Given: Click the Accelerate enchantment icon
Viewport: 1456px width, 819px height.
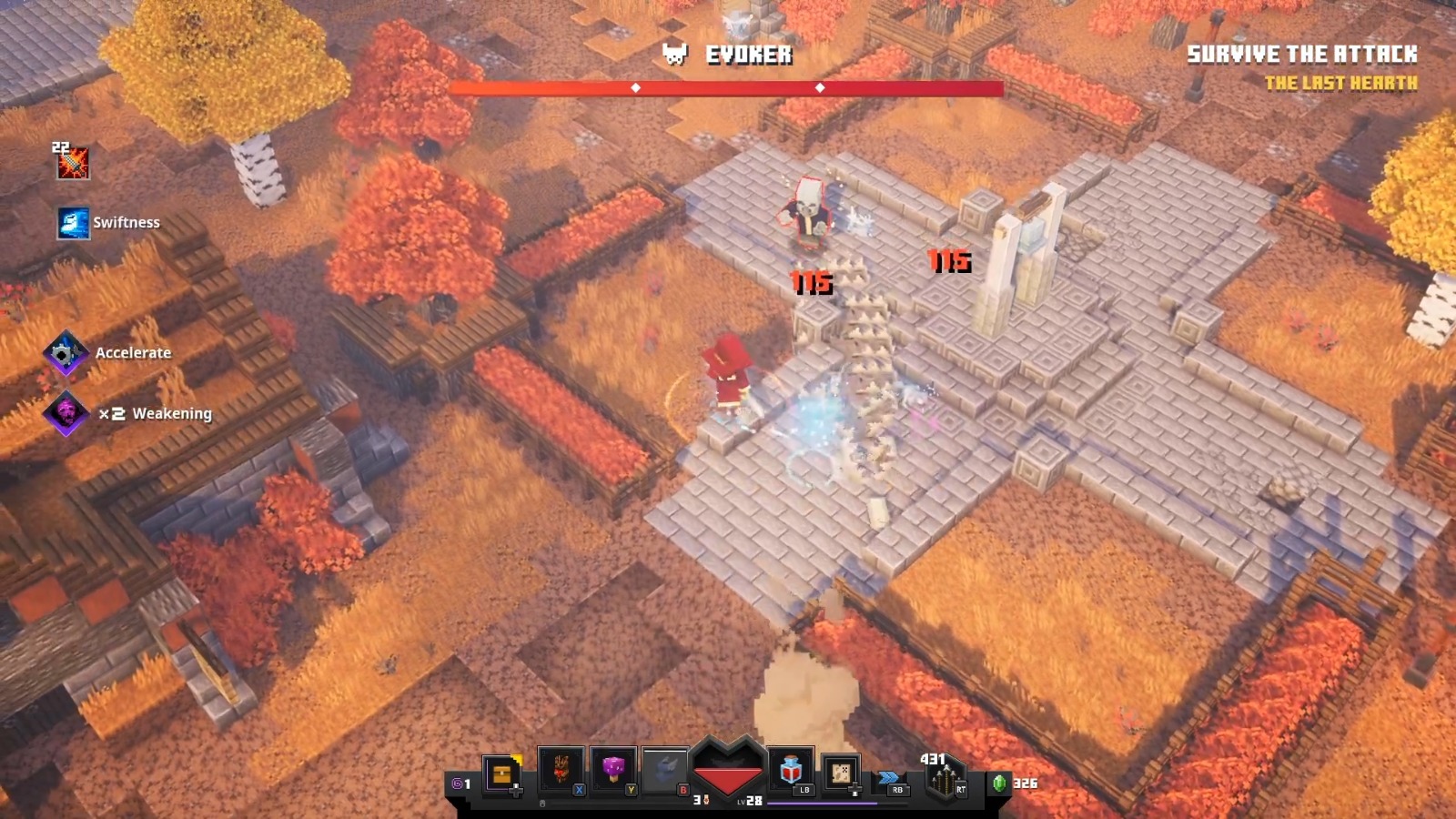Looking at the screenshot, I should point(65,353).
